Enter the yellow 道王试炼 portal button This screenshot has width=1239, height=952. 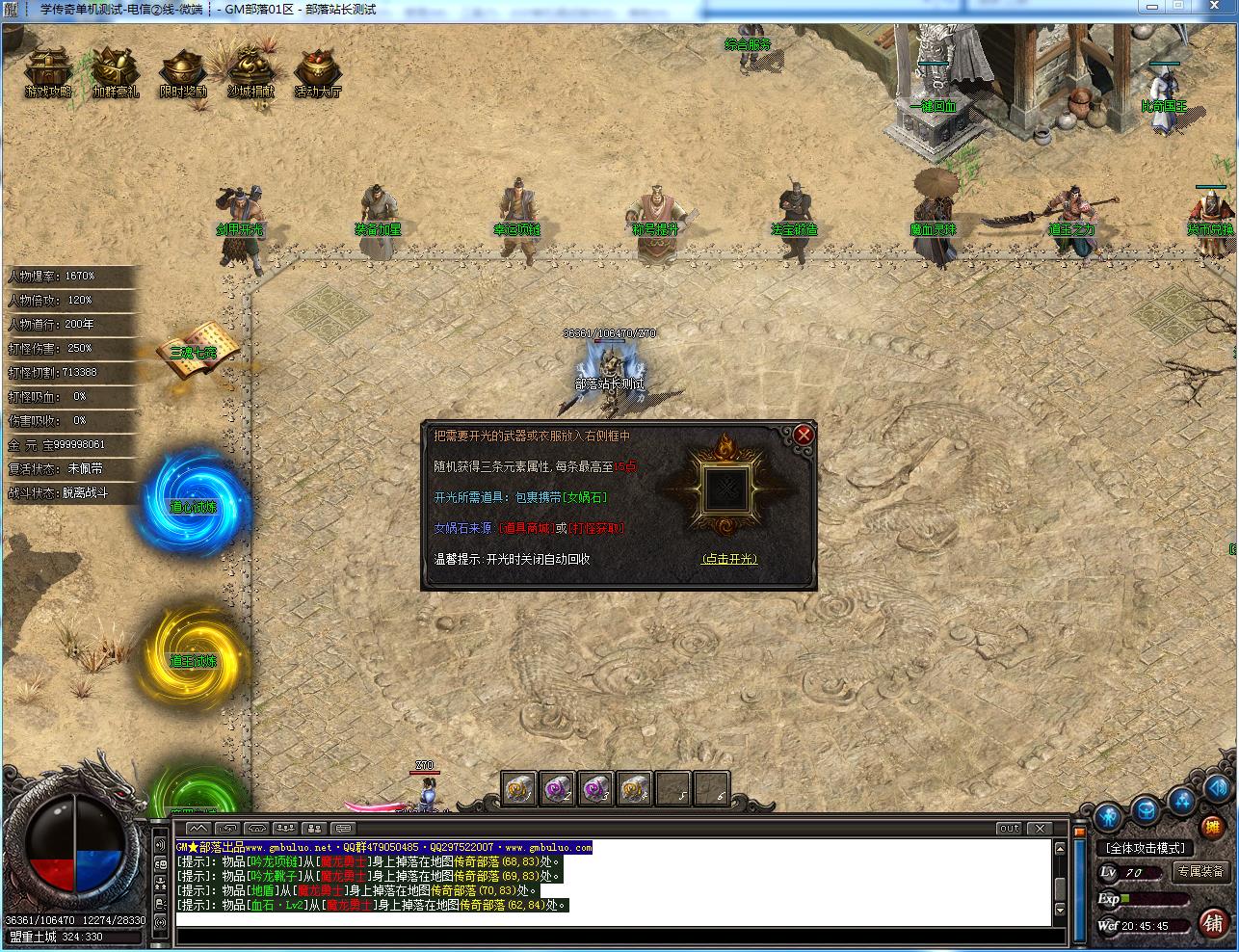[194, 657]
